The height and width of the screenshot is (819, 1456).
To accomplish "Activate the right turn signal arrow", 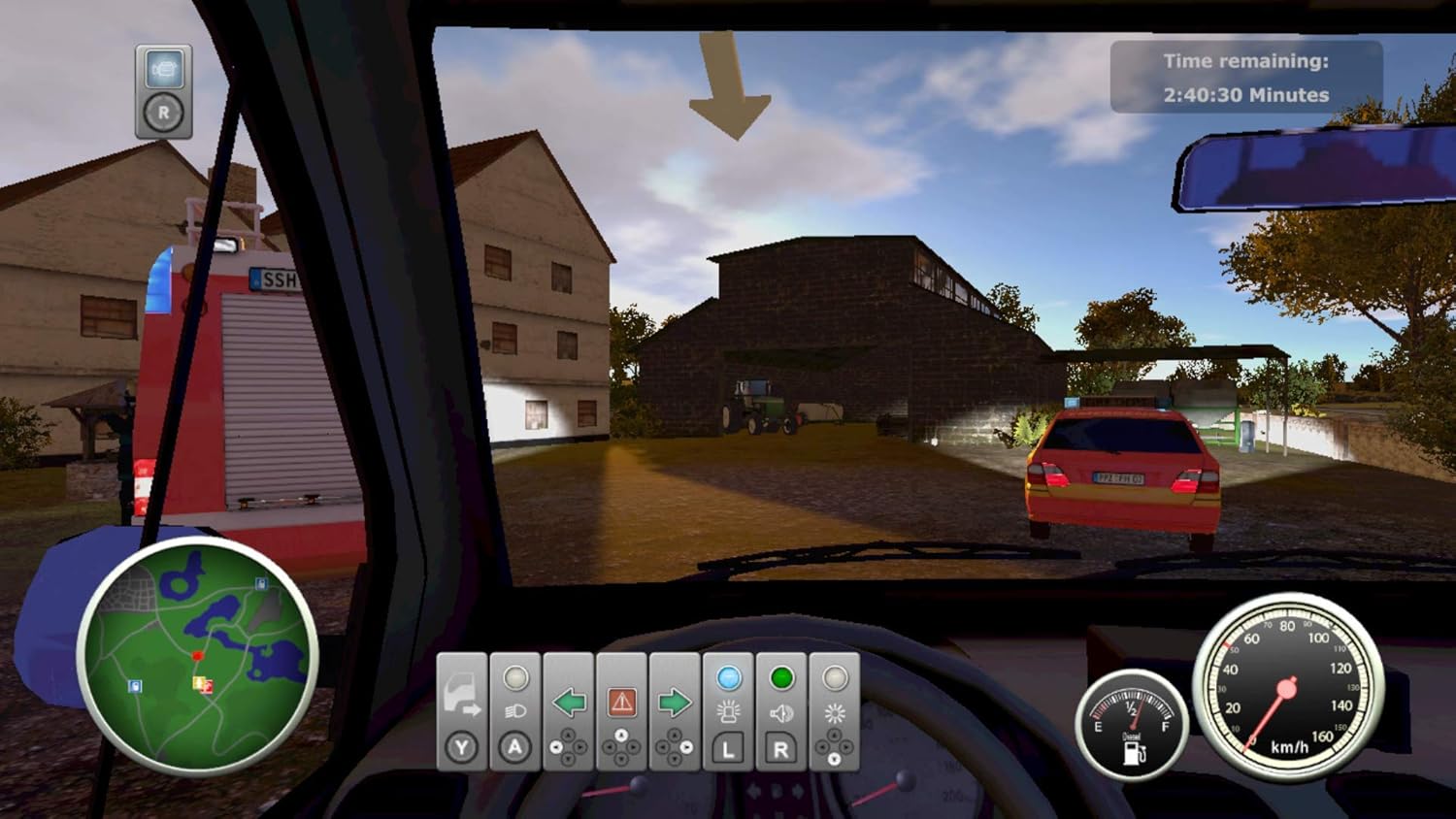I will [x=674, y=704].
